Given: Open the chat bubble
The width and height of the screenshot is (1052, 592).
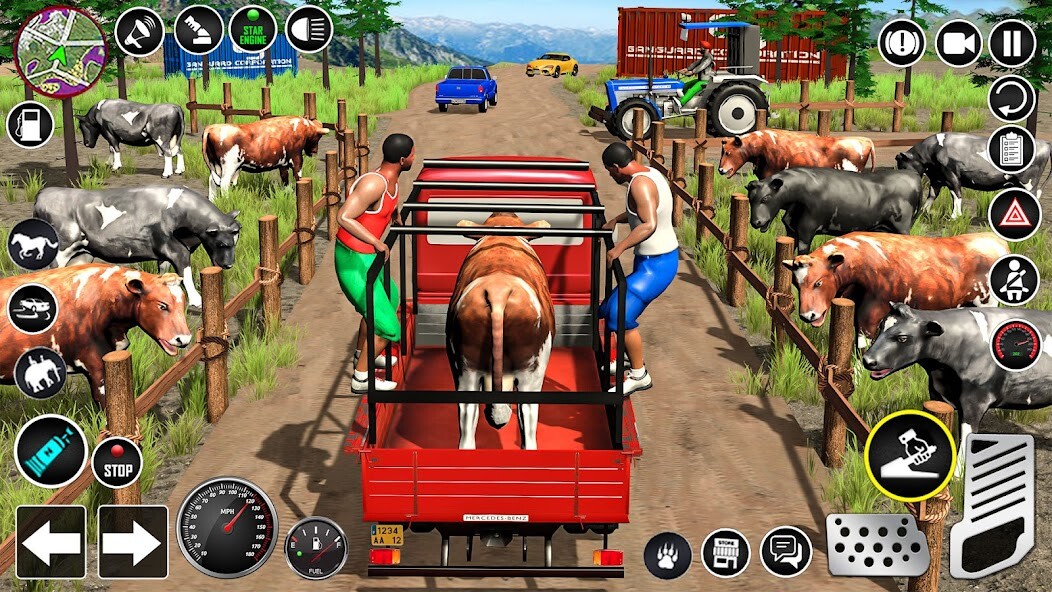Looking at the screenshot, I should tap(786, 552).
